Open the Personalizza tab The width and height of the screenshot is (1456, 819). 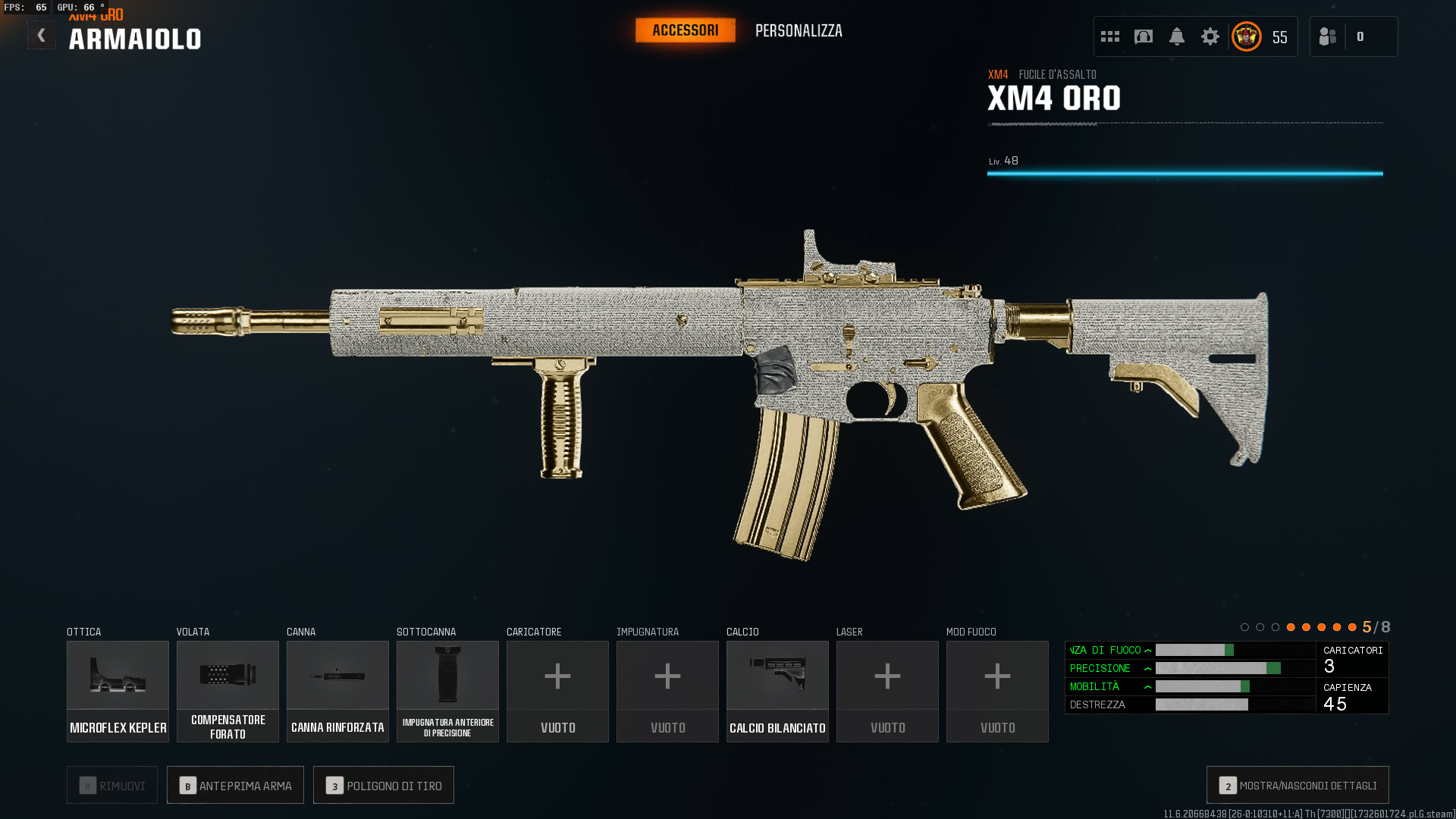tap(799, 31)
